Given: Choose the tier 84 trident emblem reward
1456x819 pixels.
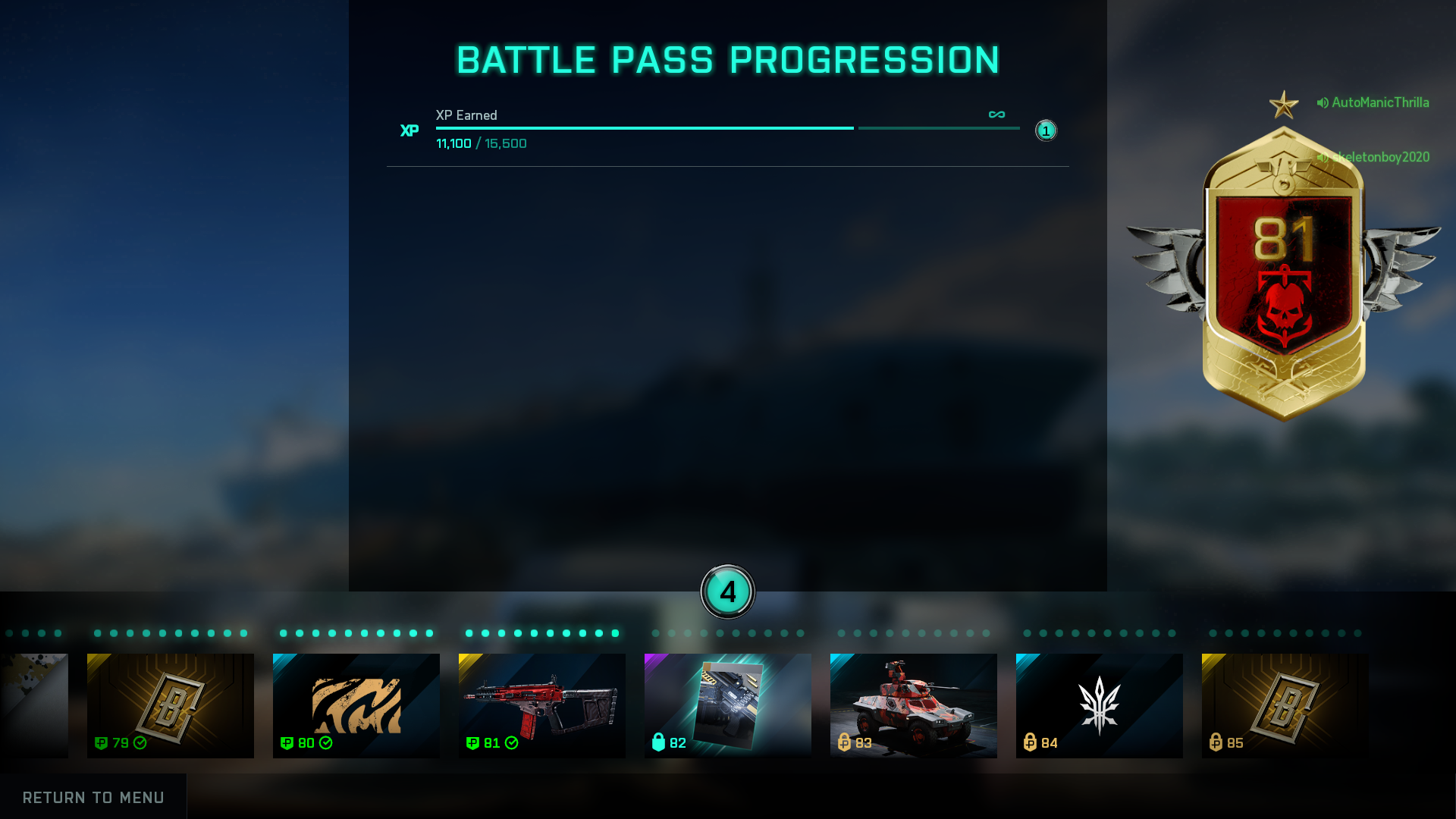Looking at the screenshot, I should pos(1100,705).
